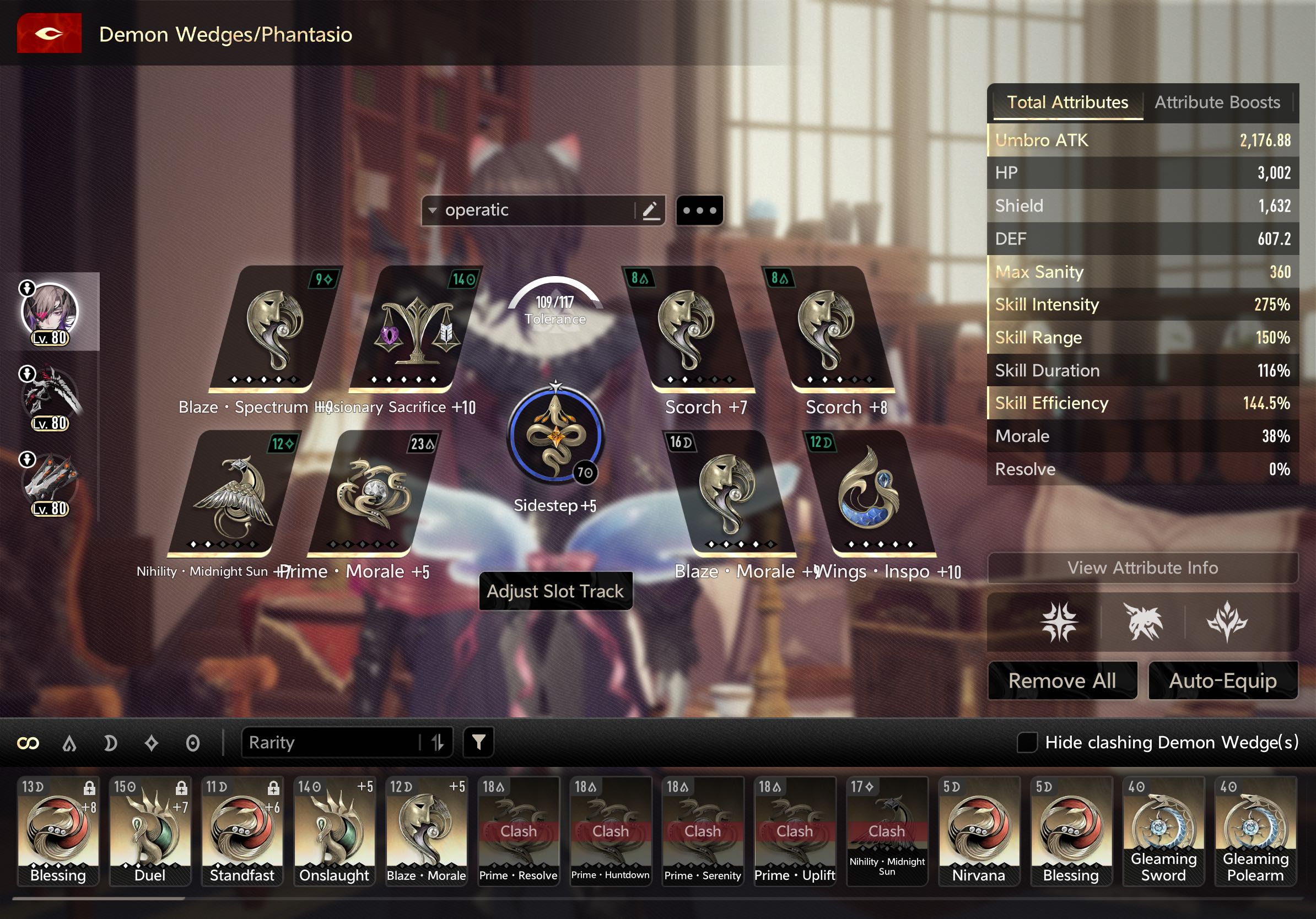The image size is (1316, 919).
Task: Select the Gleaming Sword wedge card
Action: 1163,831
